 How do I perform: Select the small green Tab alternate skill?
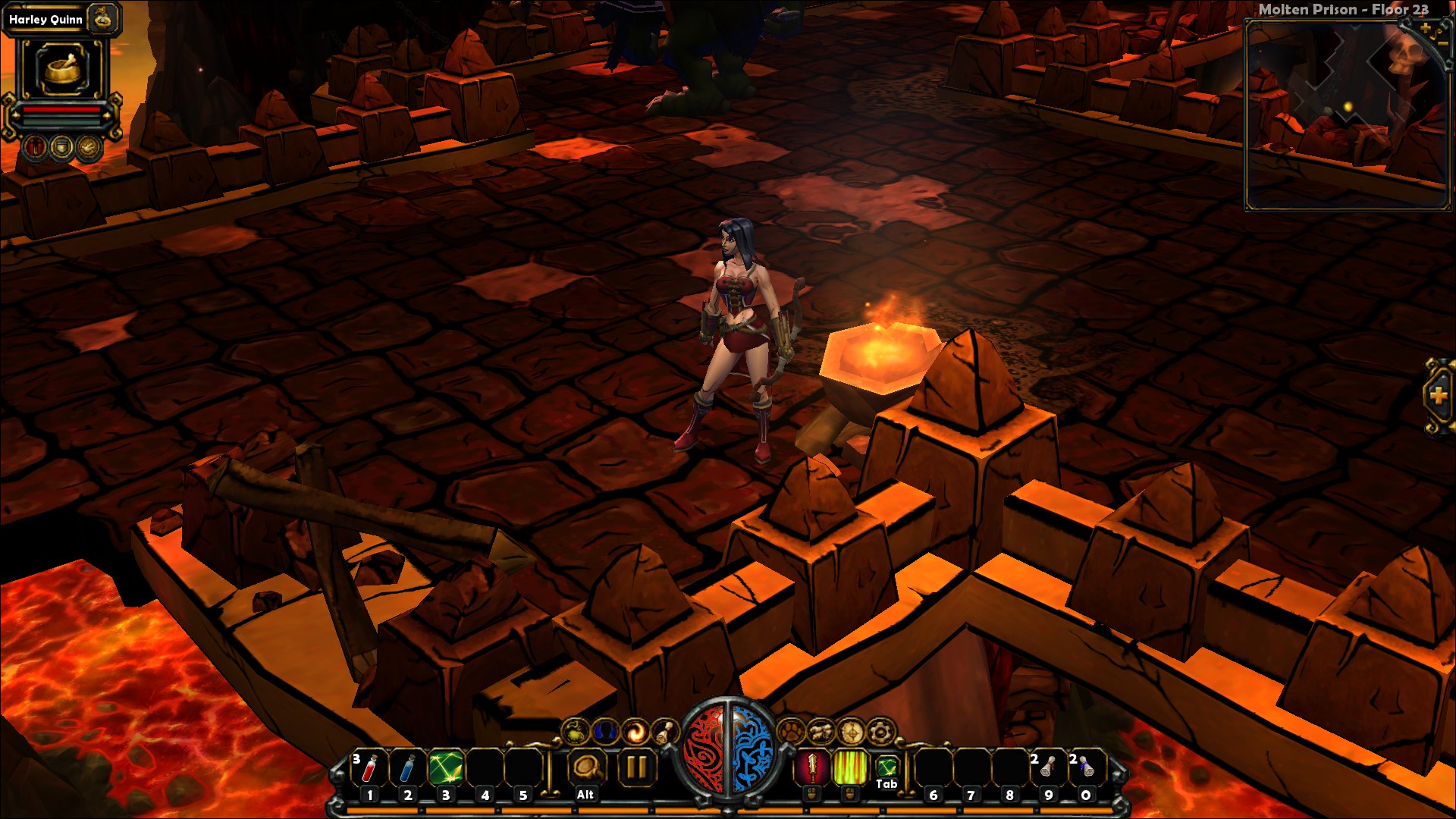[886, 767]
